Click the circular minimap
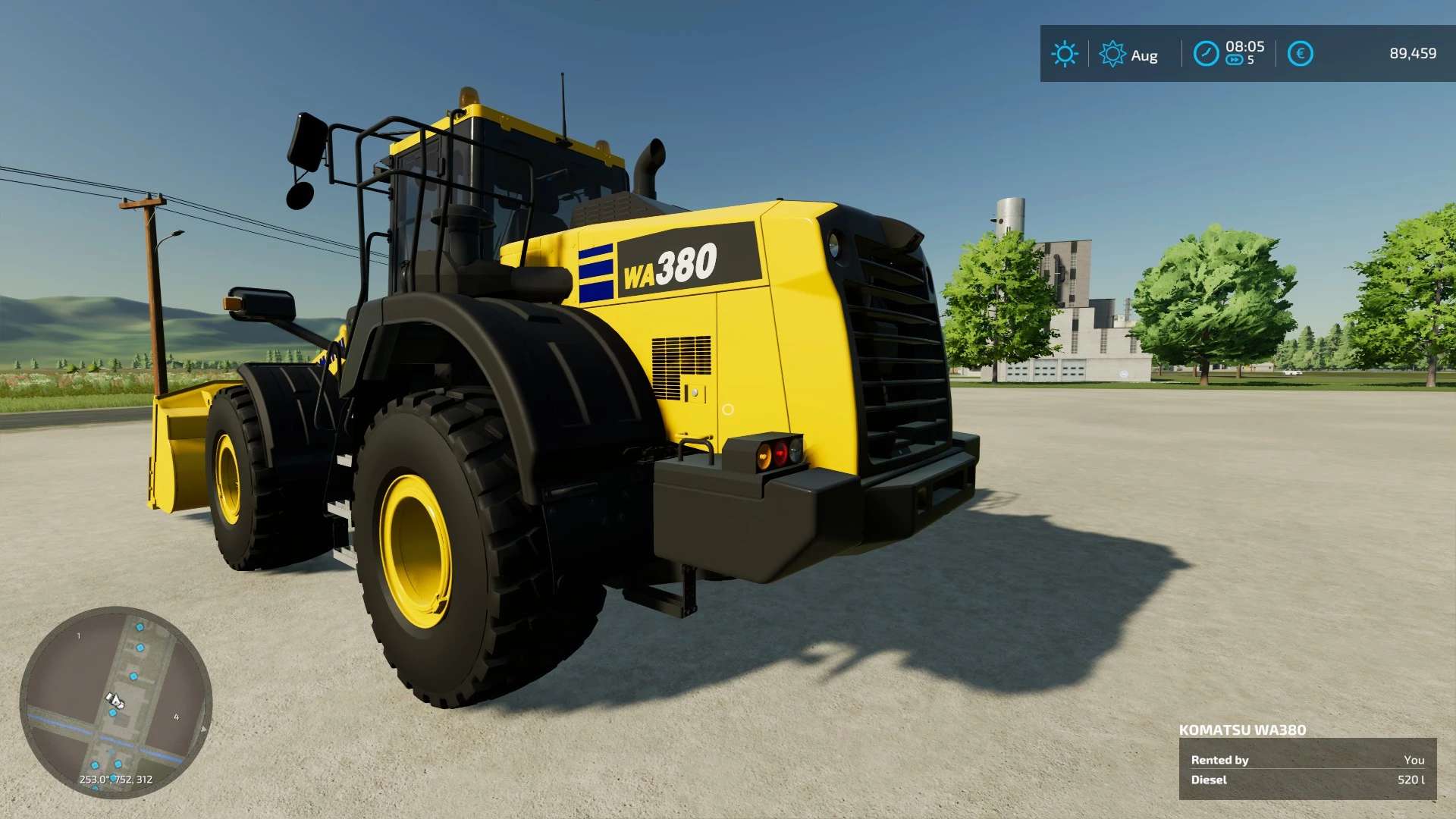Screen dimensions: 1456x819 click(115, 702)
